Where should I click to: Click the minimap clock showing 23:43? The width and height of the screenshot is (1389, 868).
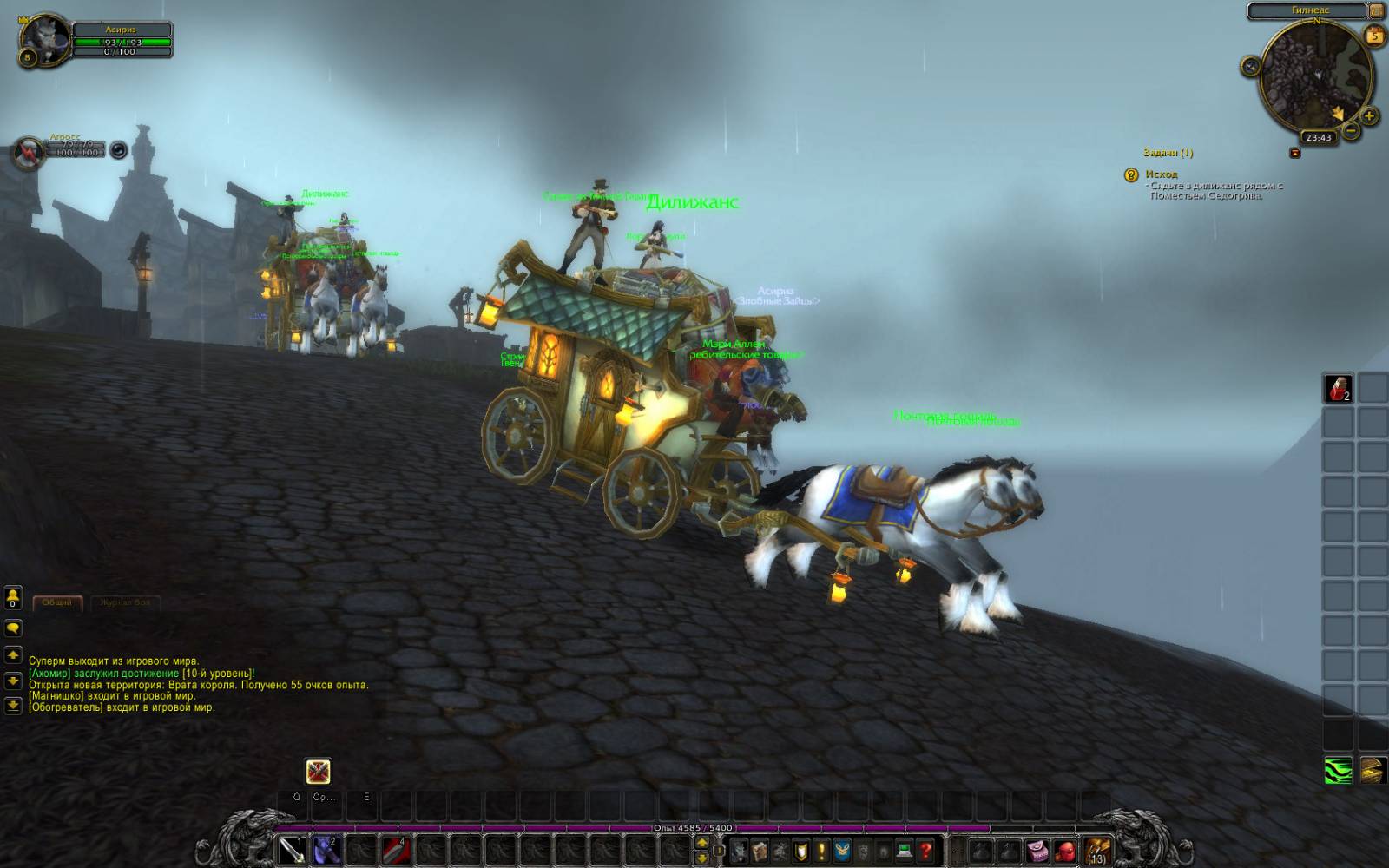tap(1319, 137)
